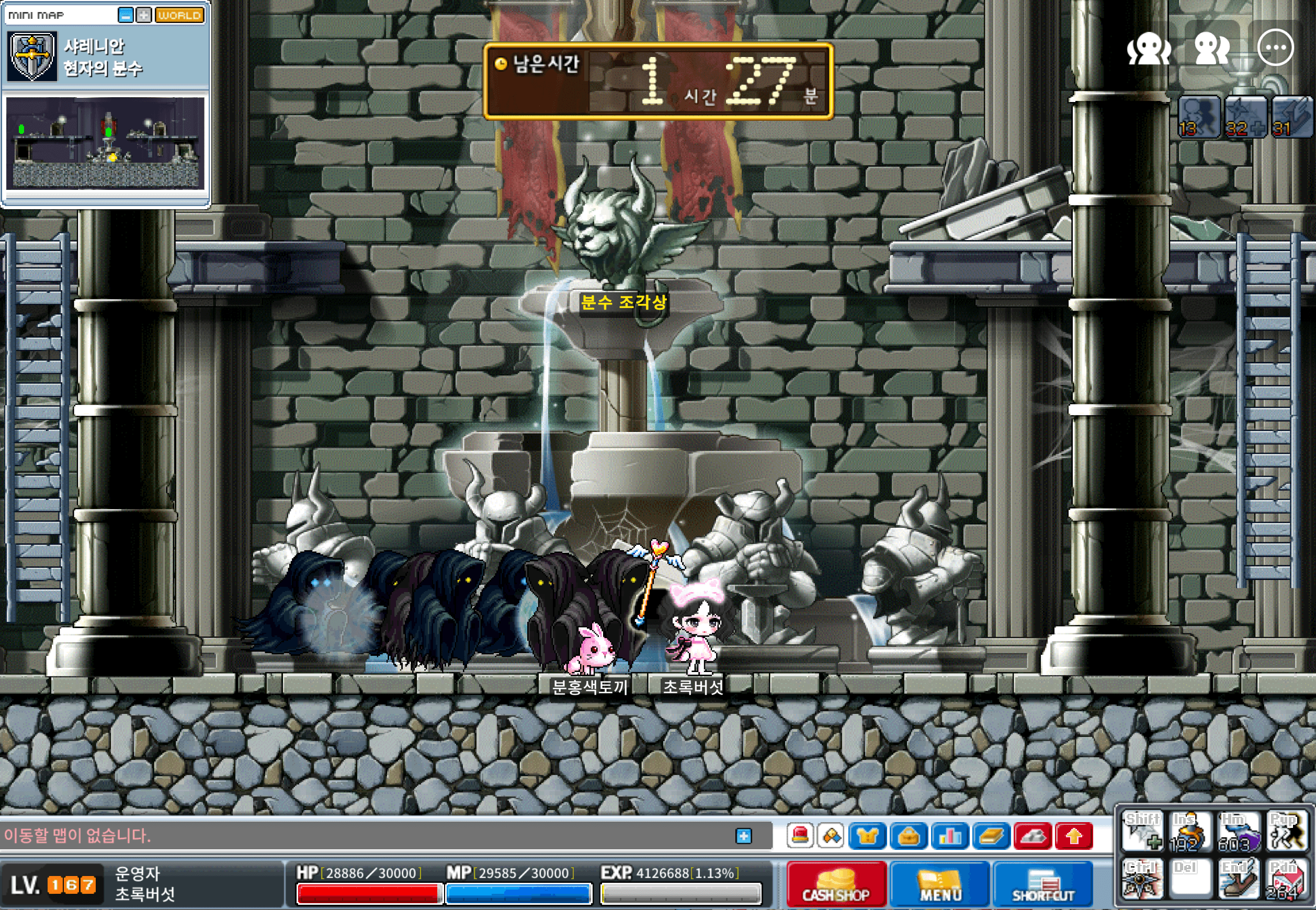Open the yellow shirt equipment icon
Image resolution: width=1316 pixels, height=910 pixels.
pyautogui.click(x=867, y=836)
